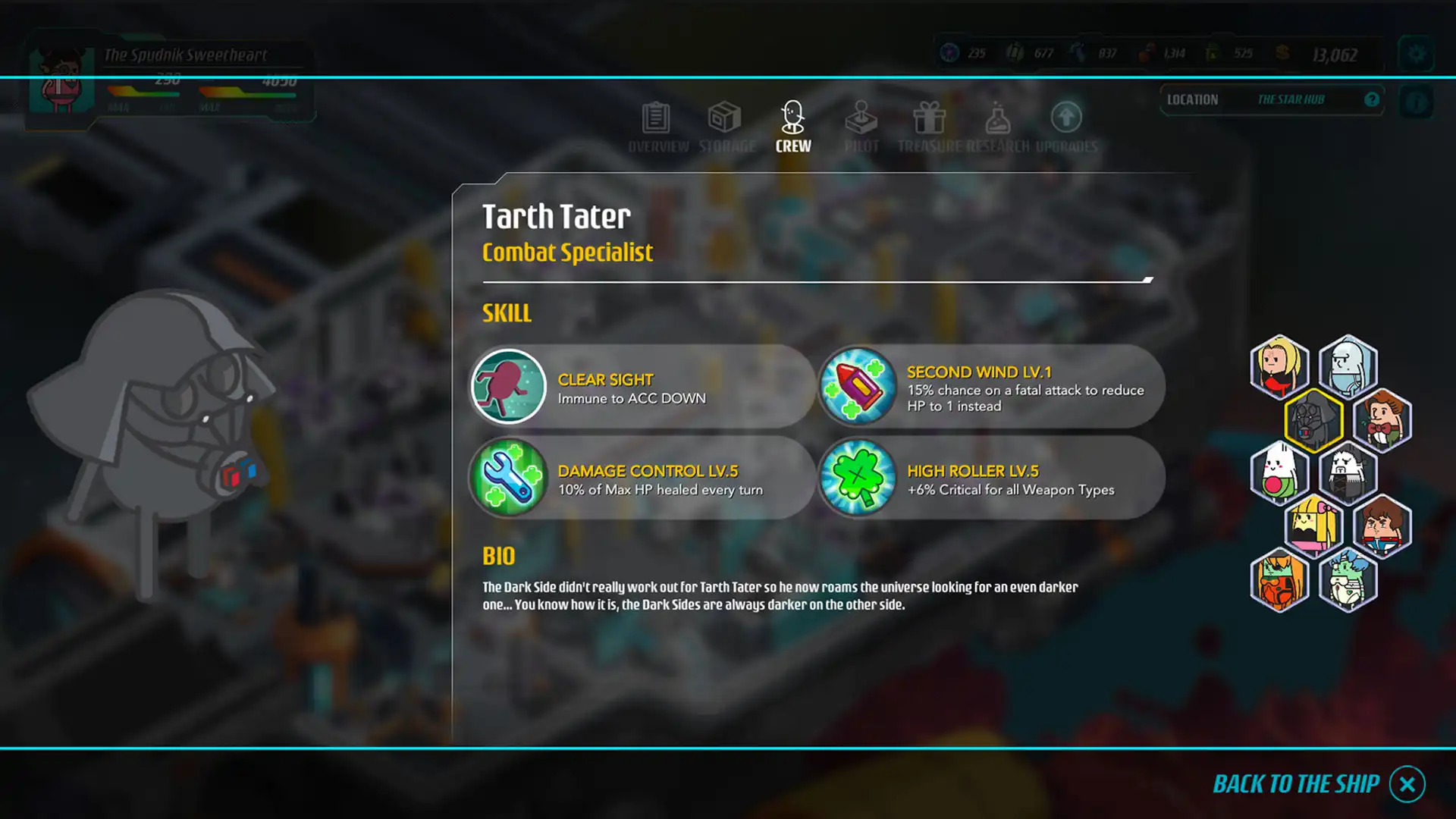This screenshot has height=819, width=1456.
Task: Click the Damage Control wrench icon
Action: click(508, 478)
